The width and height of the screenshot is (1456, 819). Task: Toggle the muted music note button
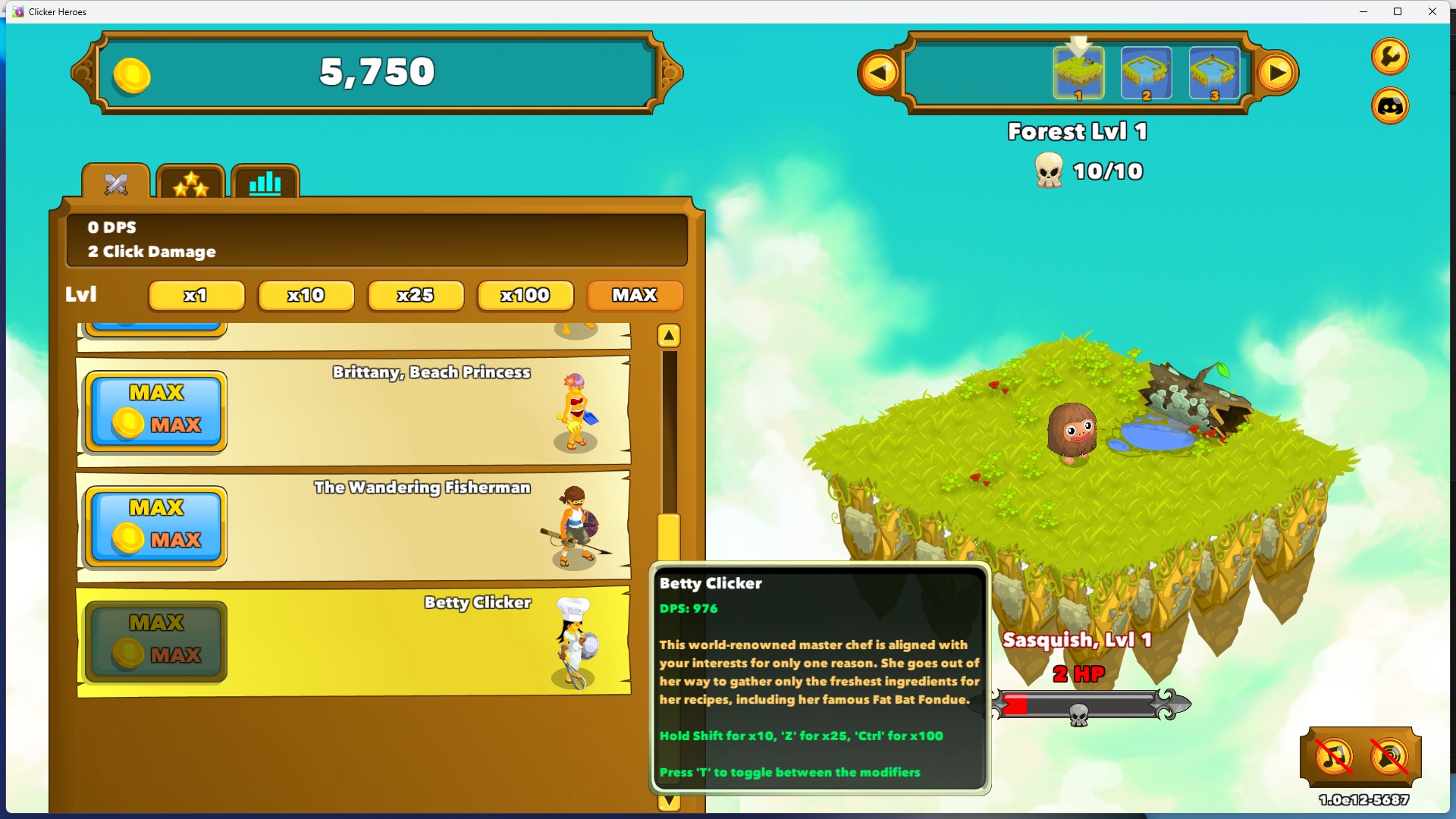(x=1334, y=756)
